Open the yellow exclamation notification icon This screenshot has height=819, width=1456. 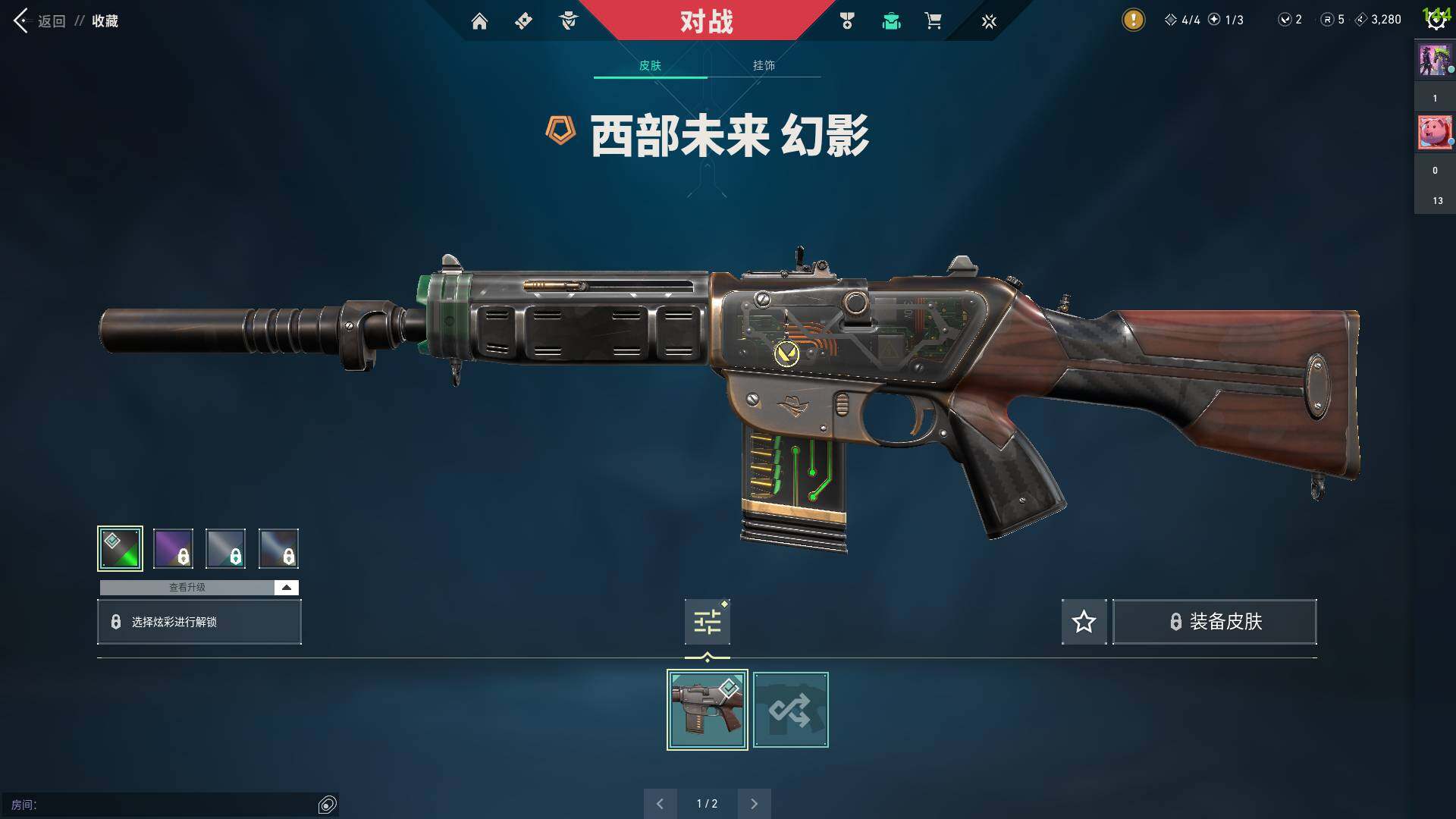coord(1133,20)
